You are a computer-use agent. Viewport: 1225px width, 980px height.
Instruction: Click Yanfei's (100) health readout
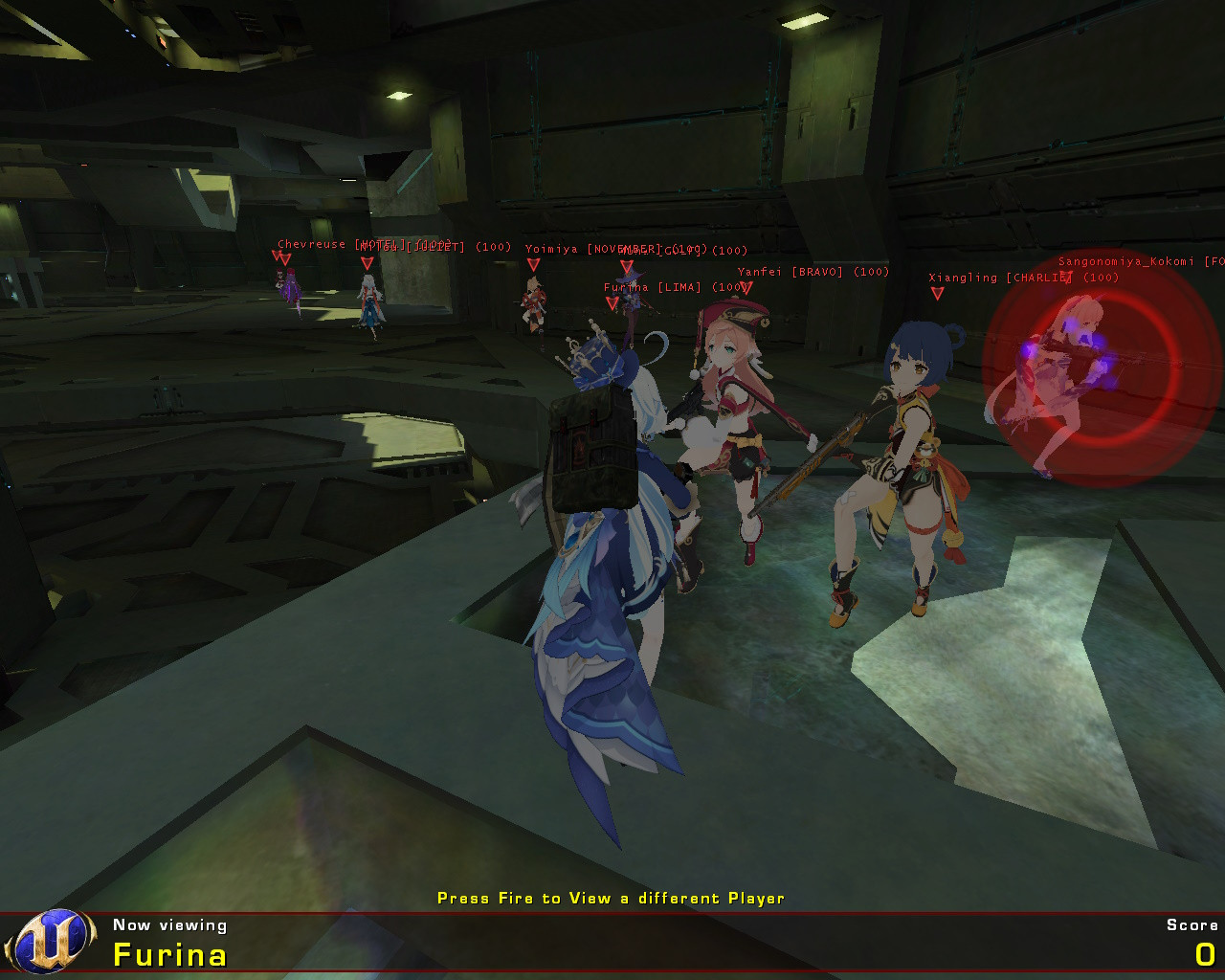point(869,272)
